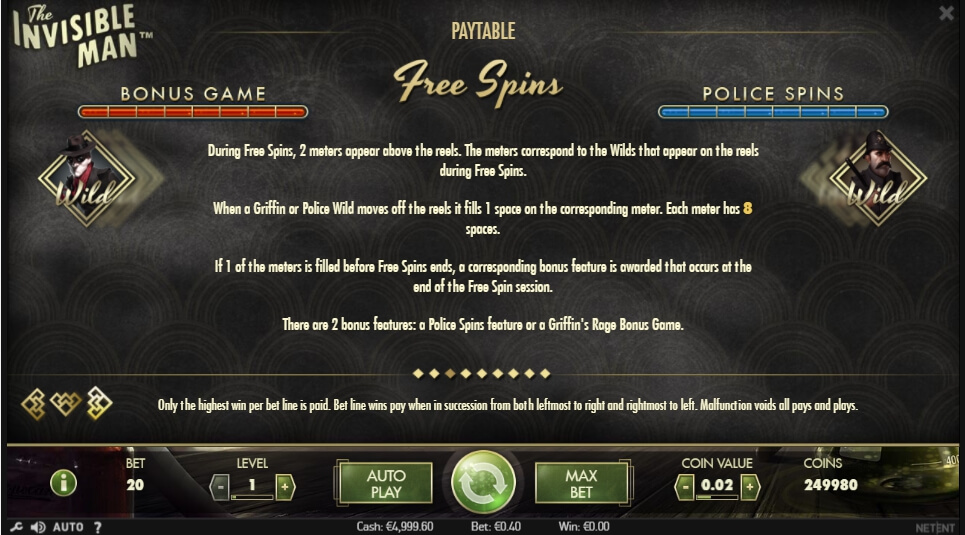Screen dimensions: 965x535
Task: Start Auto Play
Action: click(x=385, y=483)
